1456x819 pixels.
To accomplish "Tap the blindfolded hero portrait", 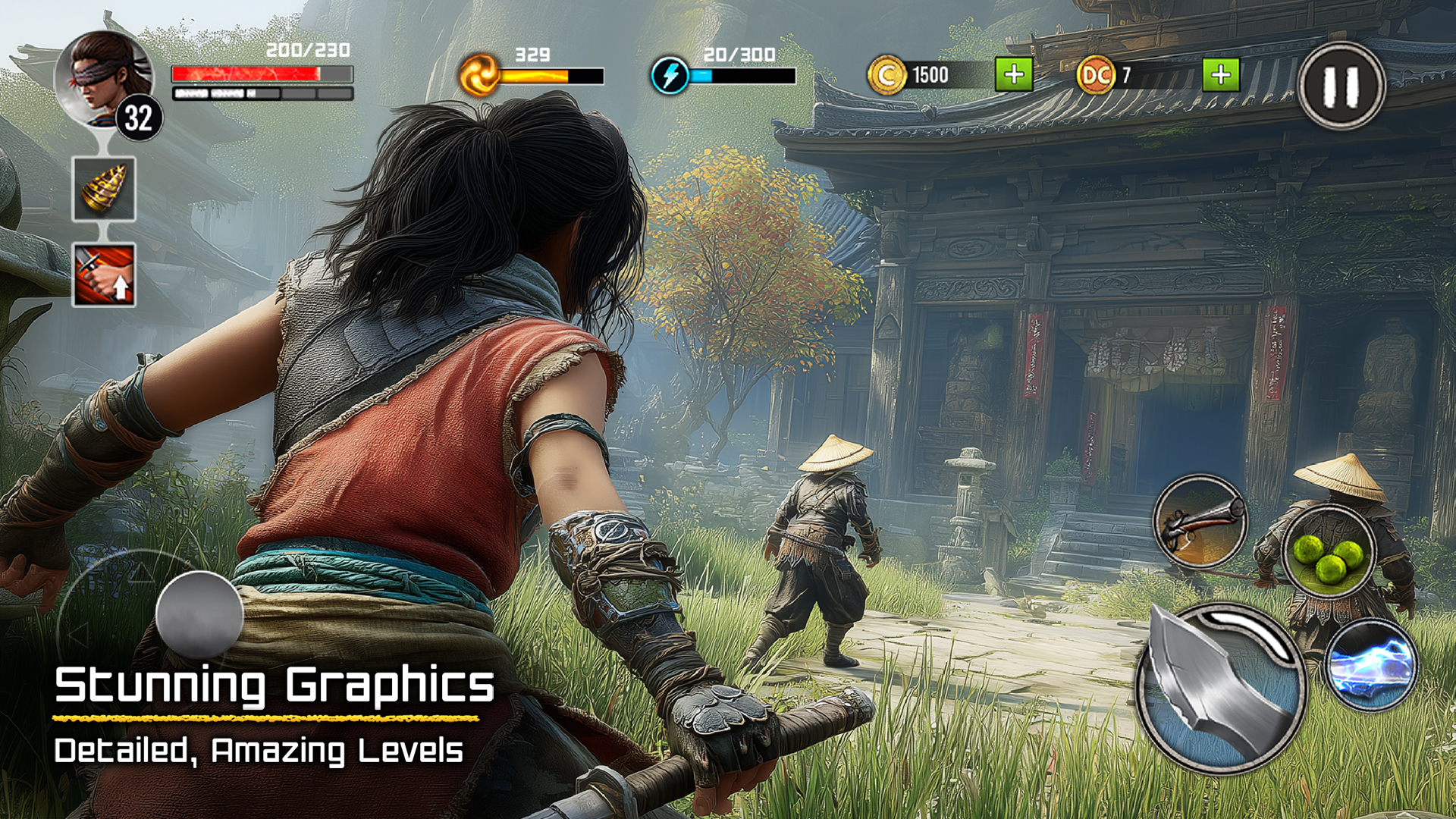I will [x=103, y=78].
